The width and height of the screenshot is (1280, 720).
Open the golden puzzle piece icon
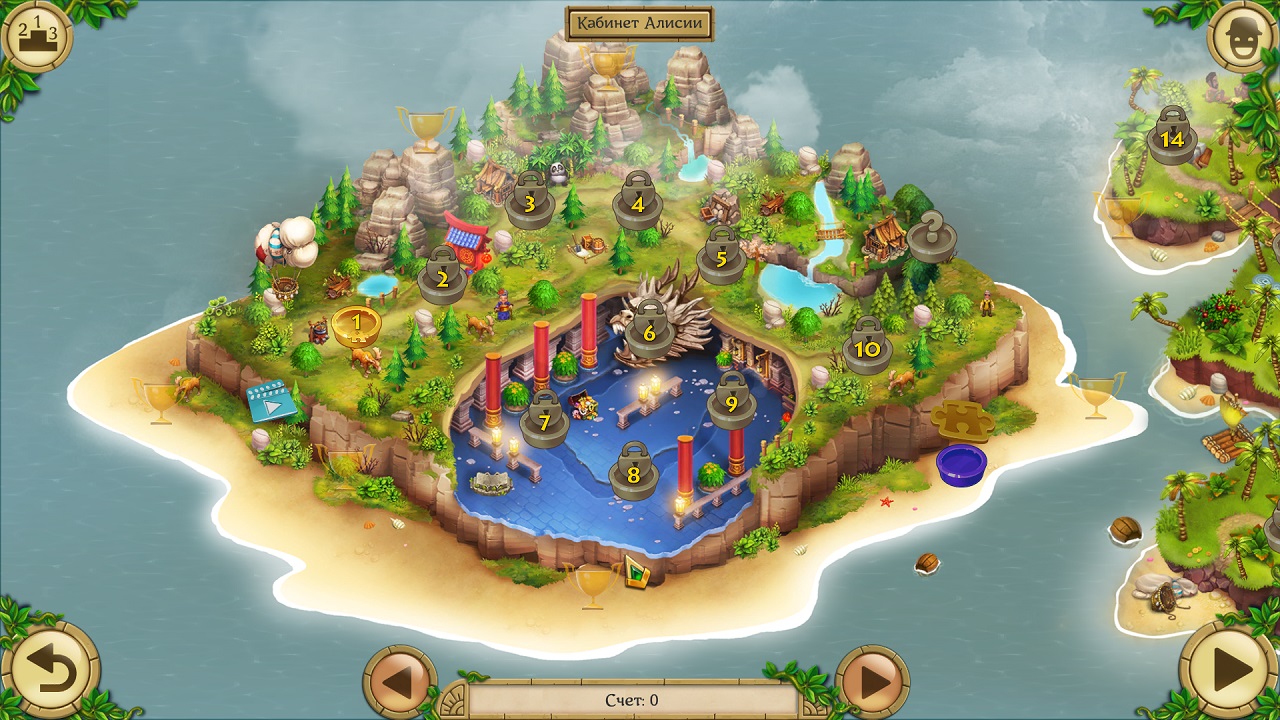pyautogui.click(x=962, y=420)
